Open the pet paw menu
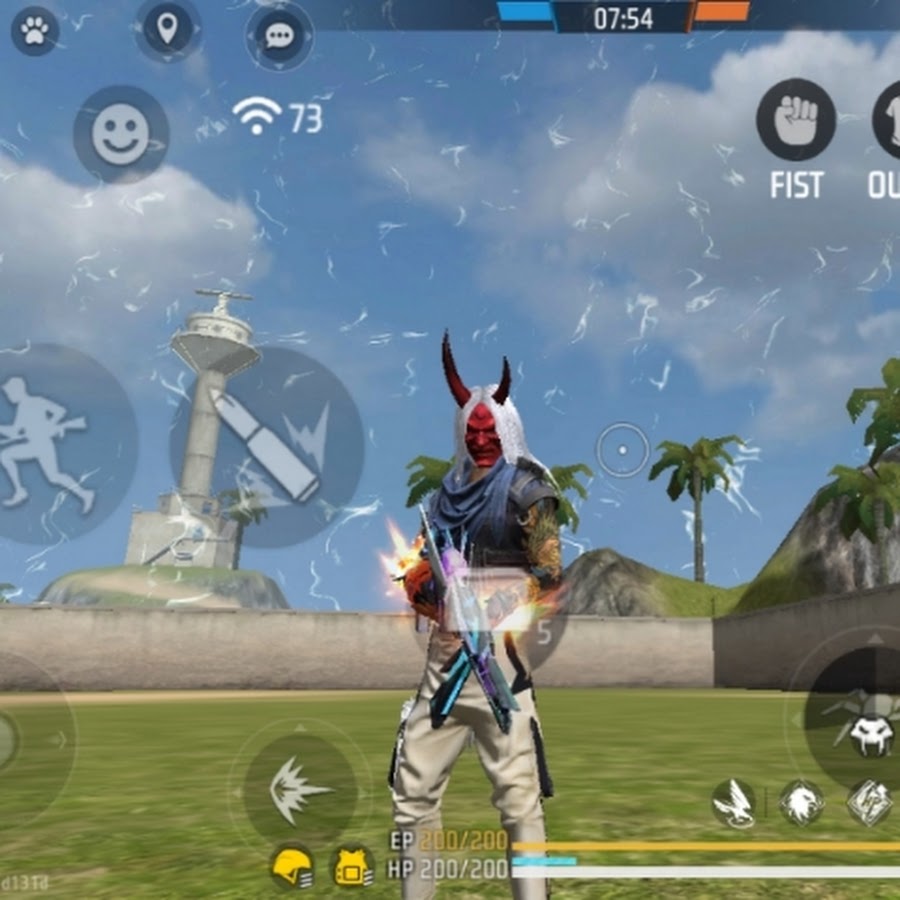Image resolution: width=900 pixels, height=900 pixels. point(35,31)
